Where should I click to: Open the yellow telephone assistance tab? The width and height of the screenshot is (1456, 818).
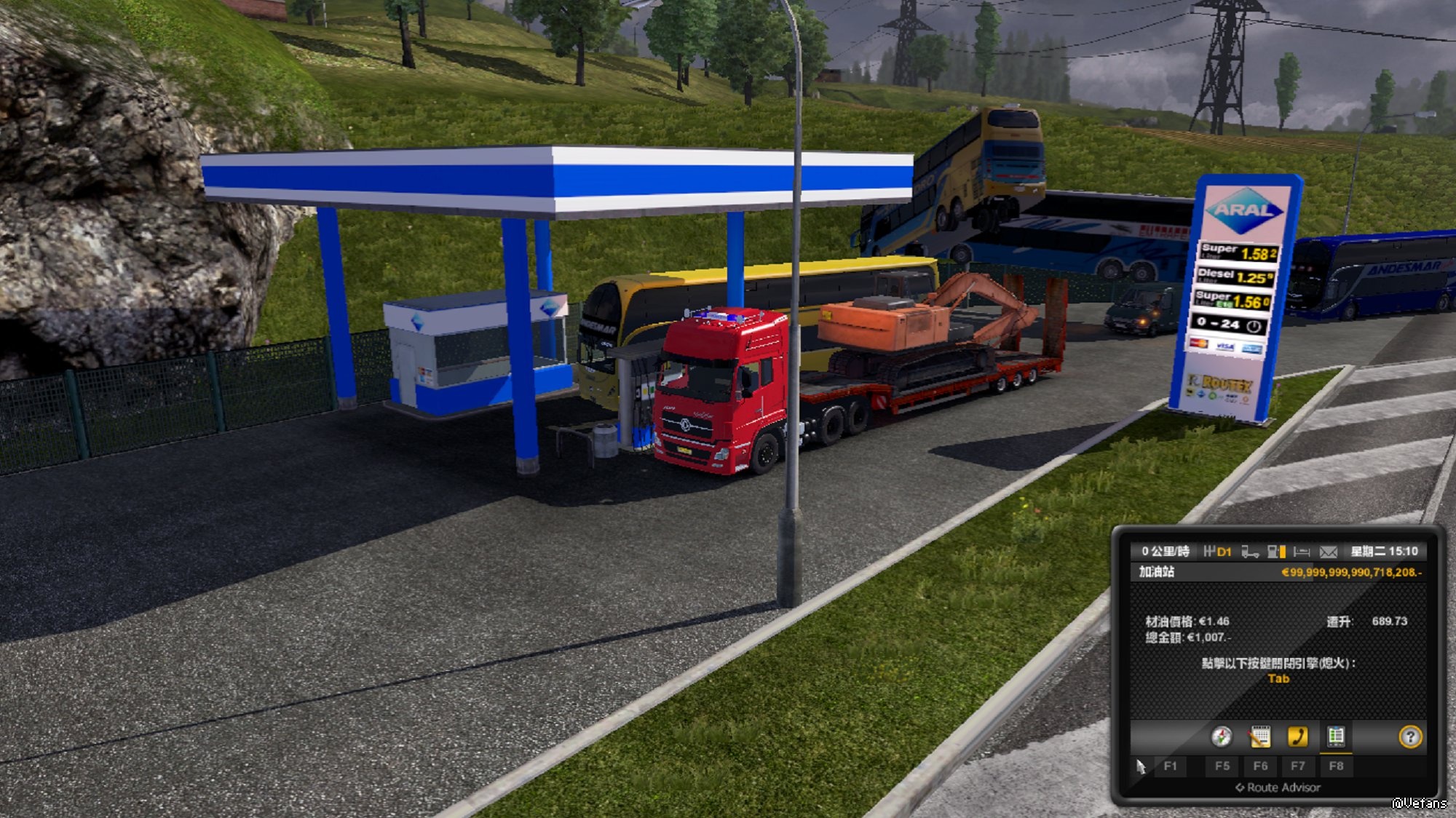tap(1297, 736)
